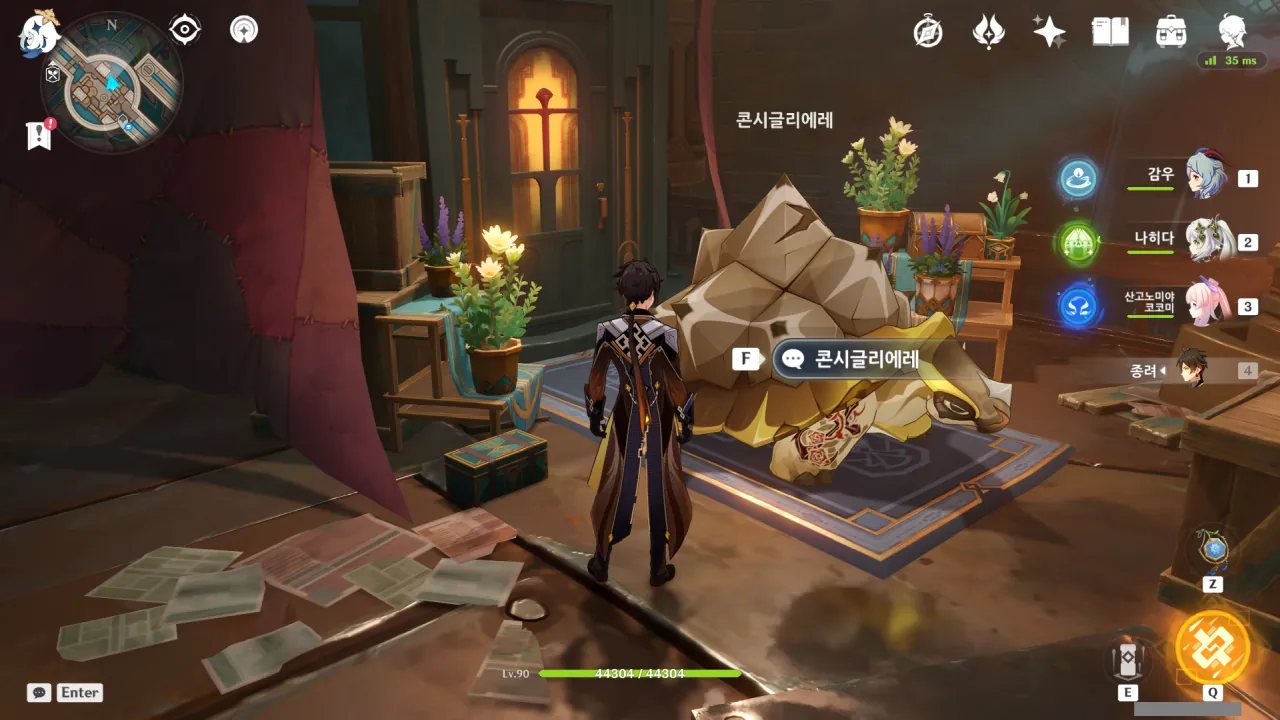
Task: Open the chat box speech bubble
Action: 39,692
